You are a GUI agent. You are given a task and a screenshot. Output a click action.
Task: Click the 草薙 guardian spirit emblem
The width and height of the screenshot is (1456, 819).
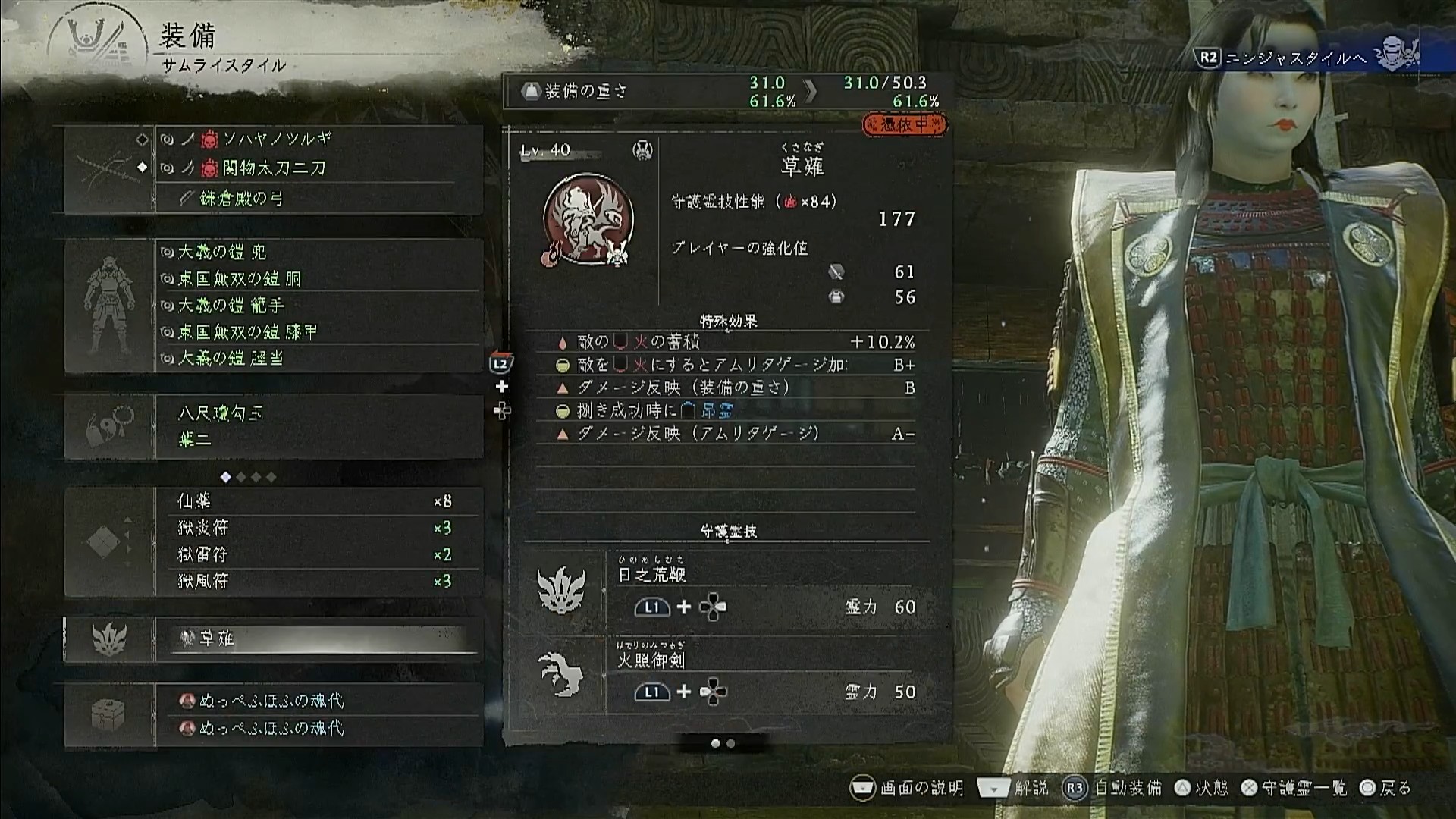click(588, 220)
